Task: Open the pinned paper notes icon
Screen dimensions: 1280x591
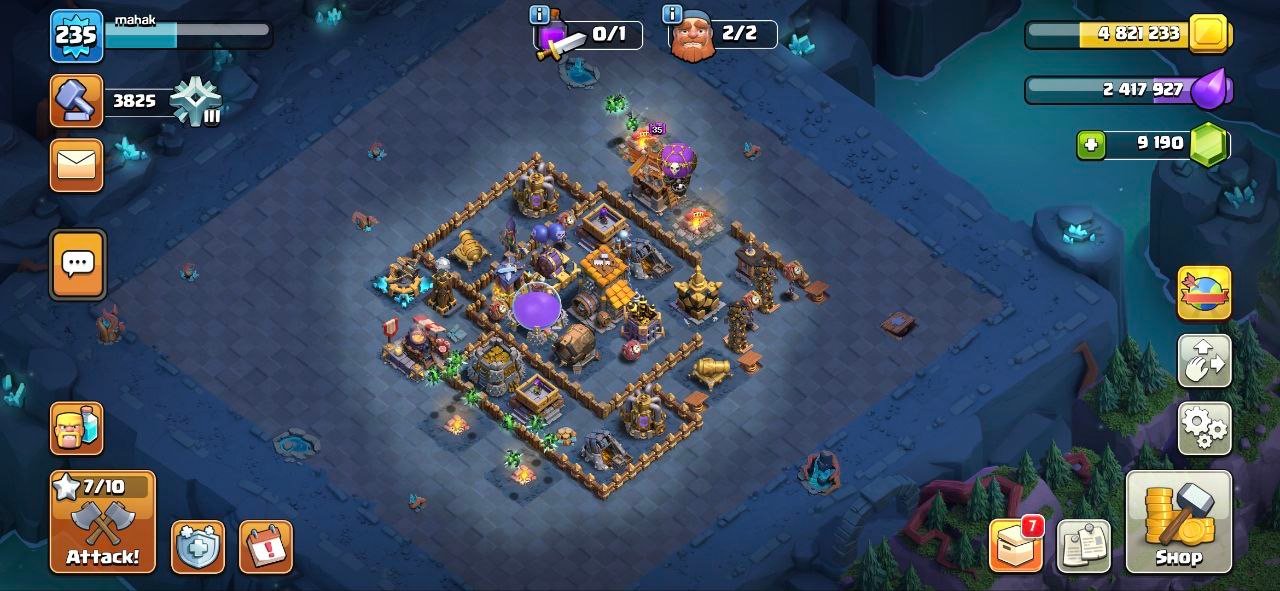Action: click(1083, 546)
